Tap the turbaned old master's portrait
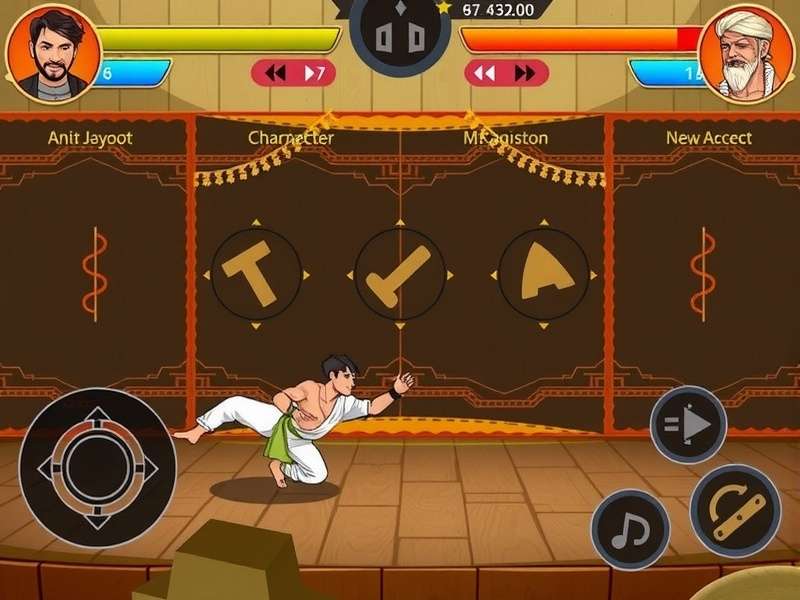Viewport: 800px width, 600px height. tap(746, 53)
